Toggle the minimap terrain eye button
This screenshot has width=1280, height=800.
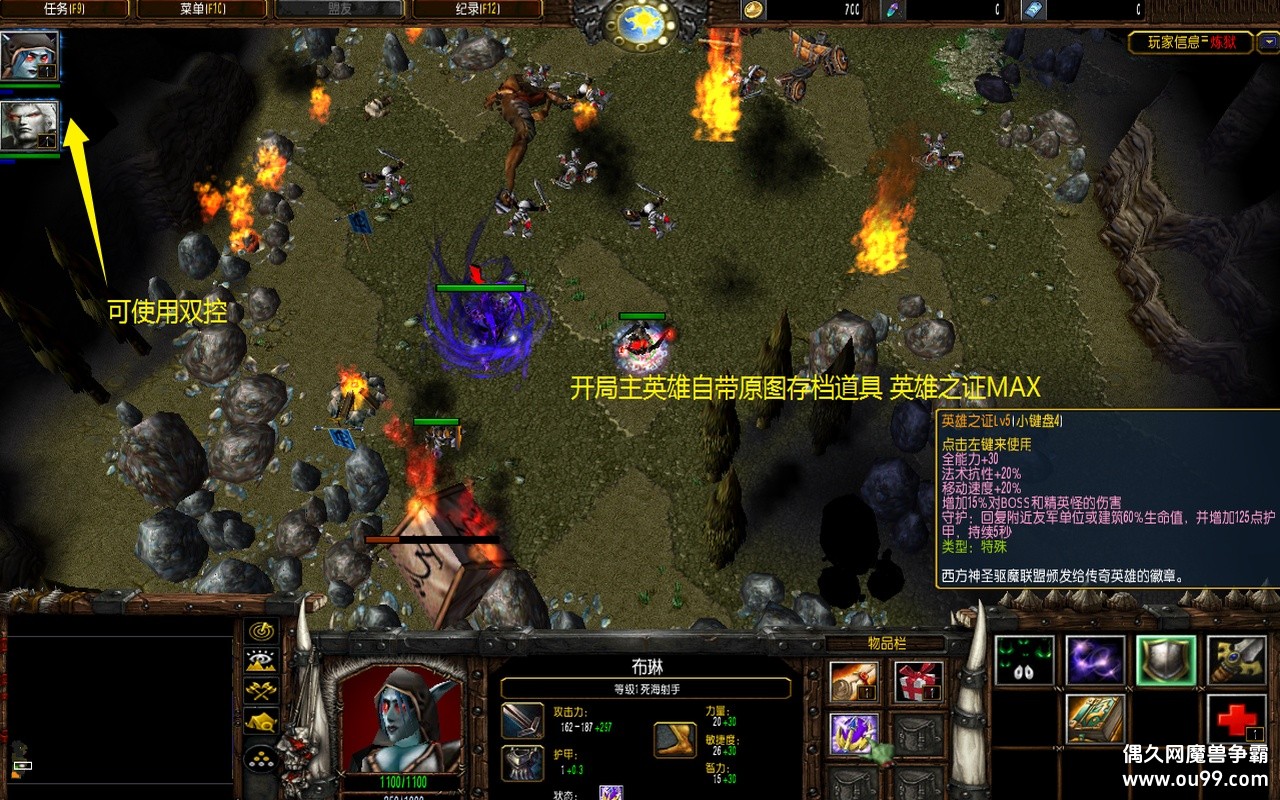261,660
